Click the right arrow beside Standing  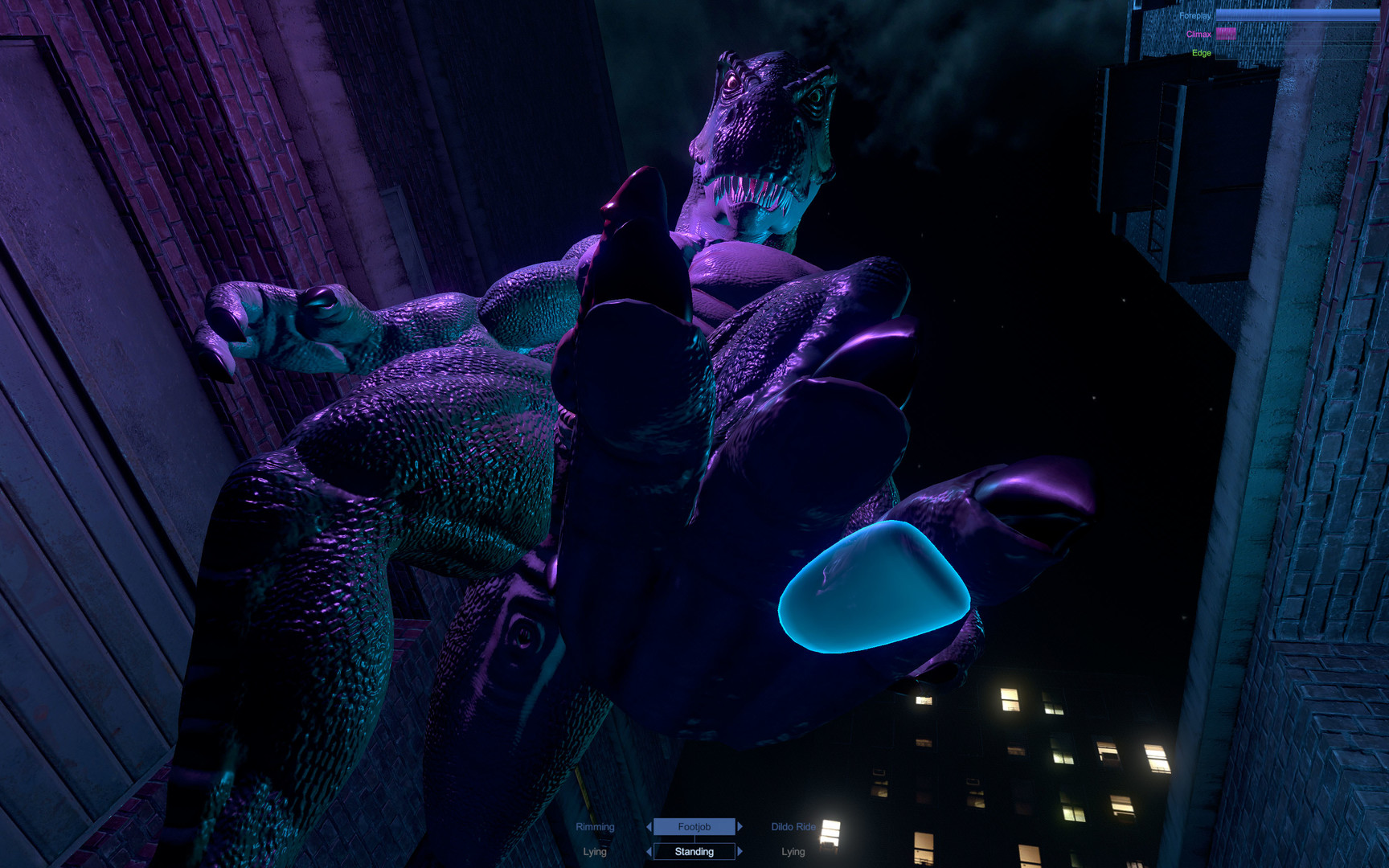pyautogui.click(x=740, y=851)
